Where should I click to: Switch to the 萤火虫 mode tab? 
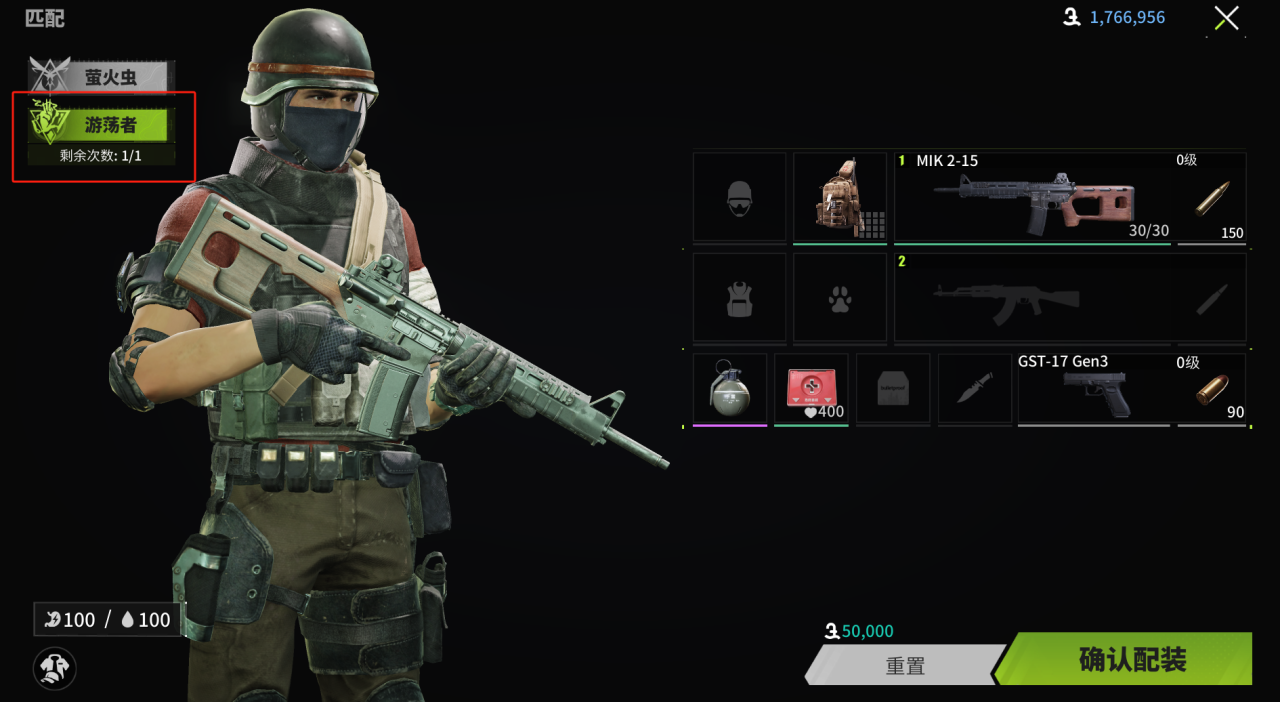pyautogui.click(x=110, y=77)
